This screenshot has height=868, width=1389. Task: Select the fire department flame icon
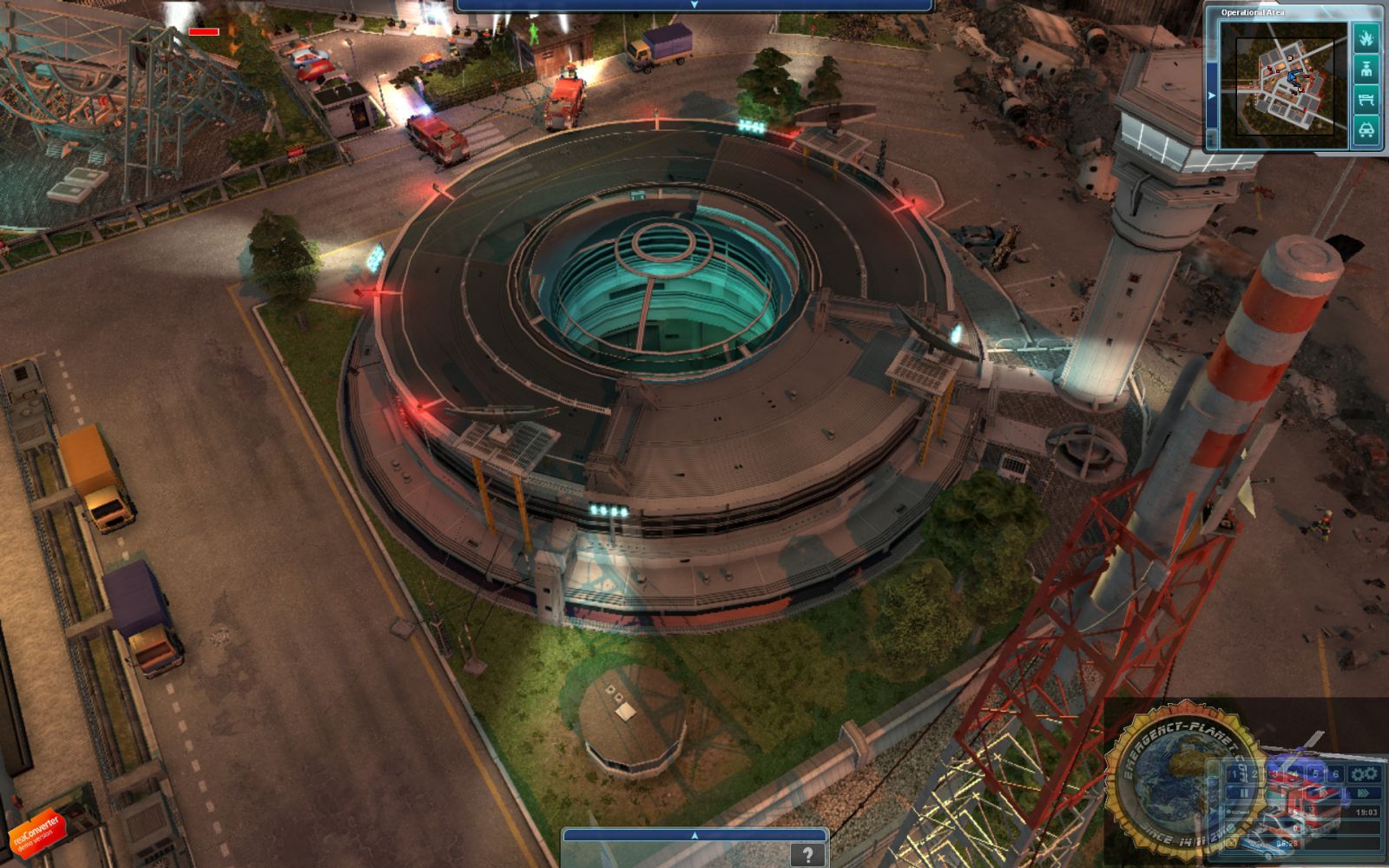click(x=1366, y=37)
